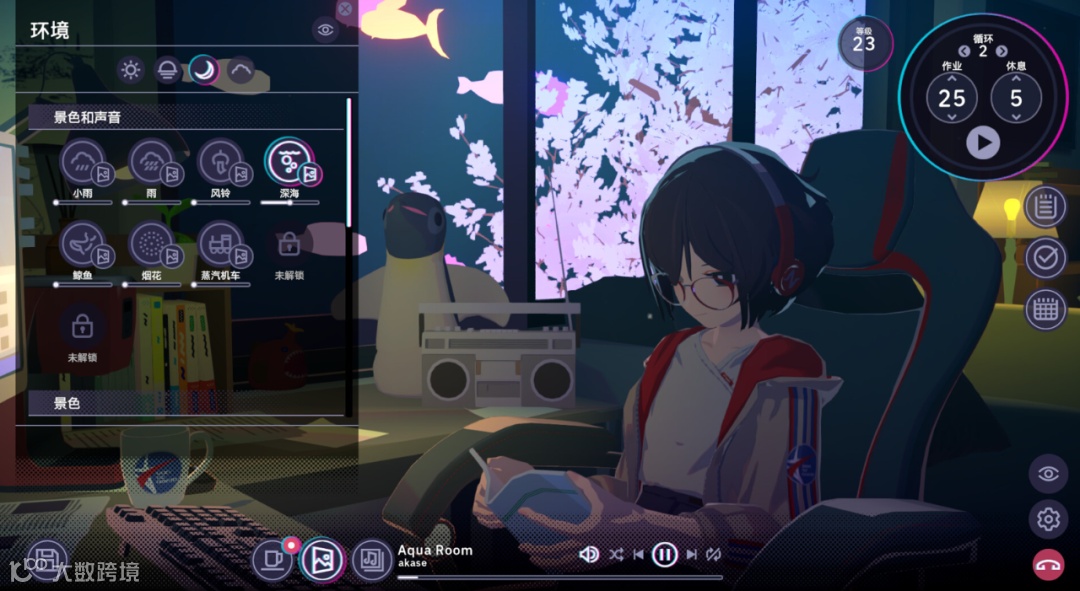Increase the 作业 work minutes with the up arrow
The image size is (1080, 591).
tap(952, 78)
